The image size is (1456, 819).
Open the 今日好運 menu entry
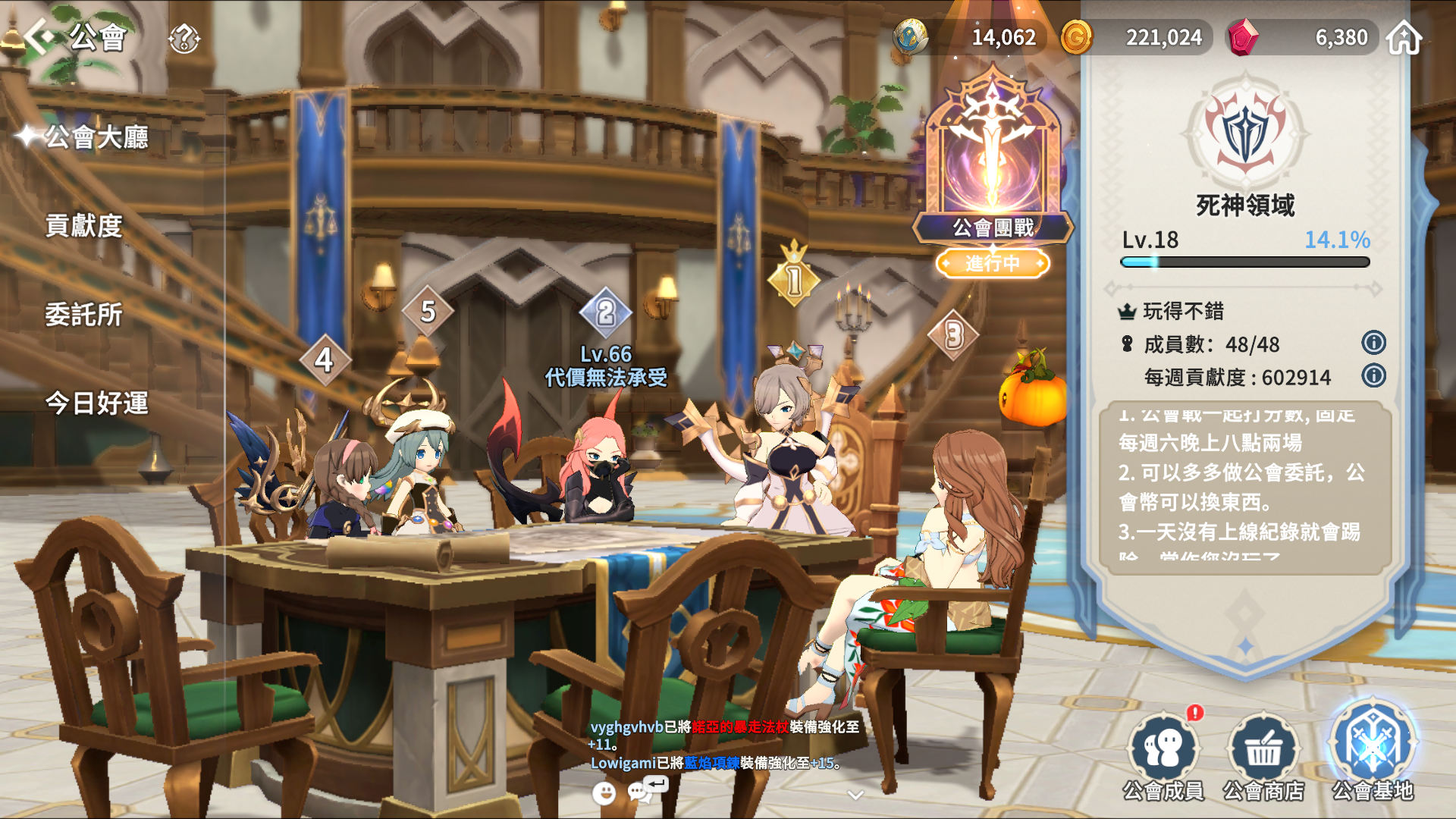[96, 403]
